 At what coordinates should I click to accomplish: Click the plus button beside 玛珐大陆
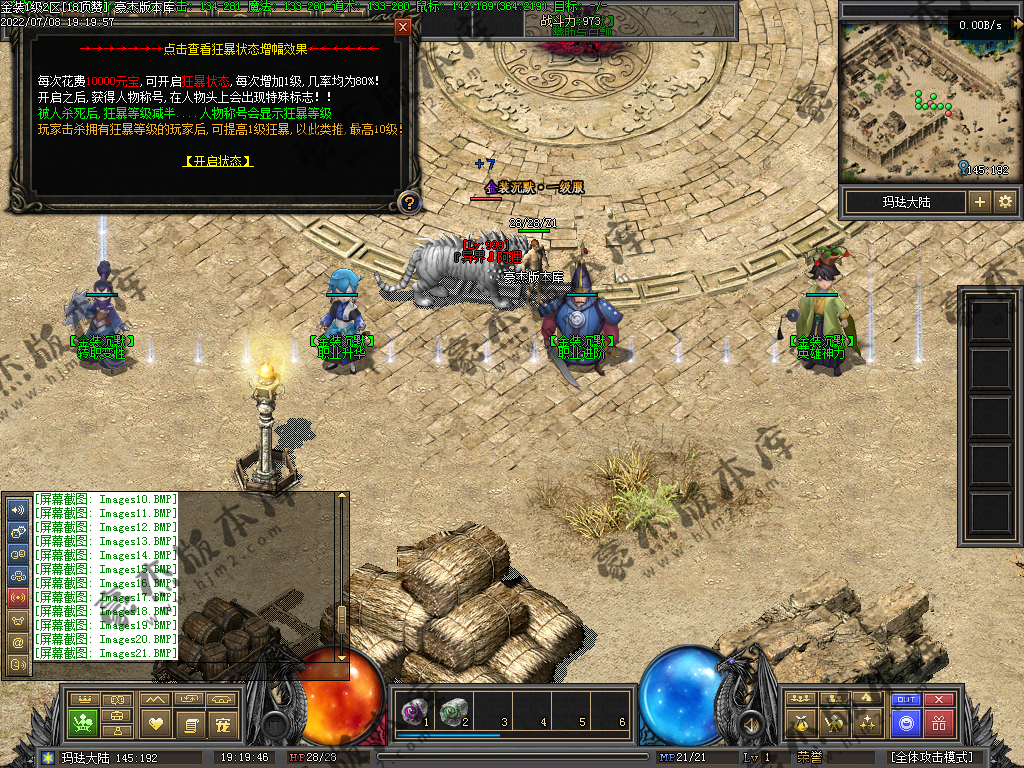click(x=980, y=202)
